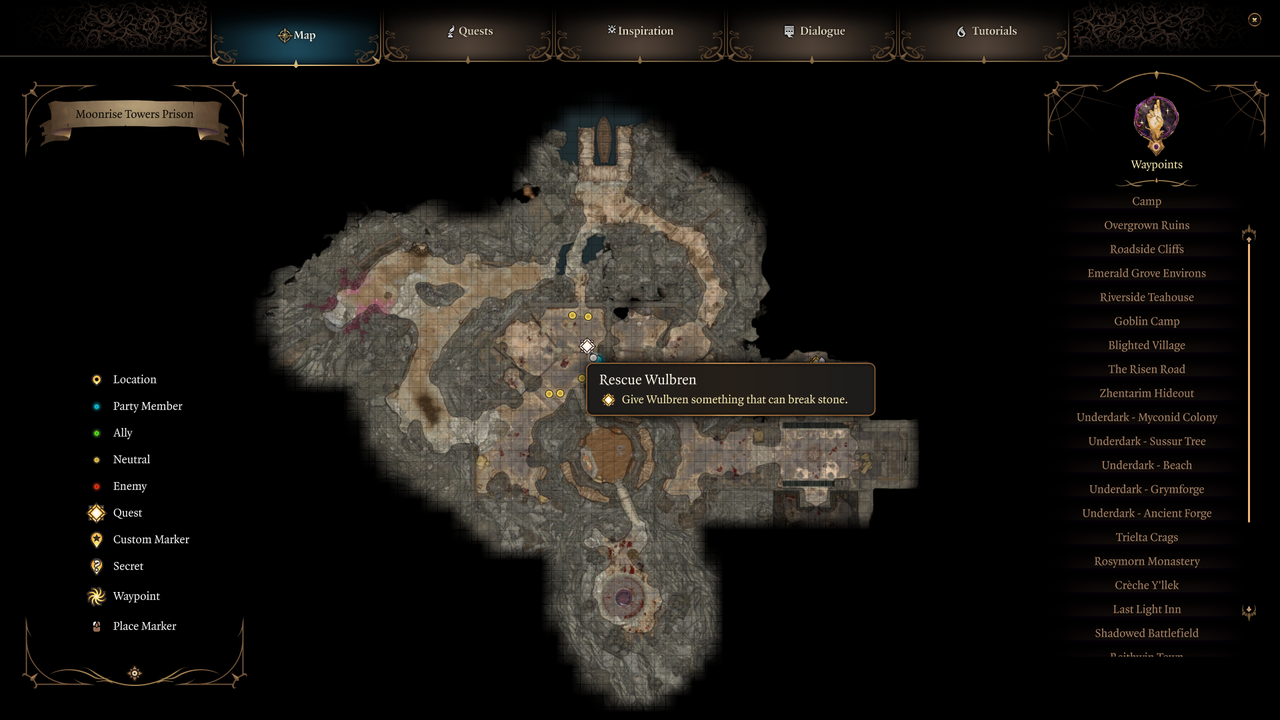1280x720 pixels.
Task: Pick Zhentarim Hideout waypoint
Action: [x=1146, y=393]
